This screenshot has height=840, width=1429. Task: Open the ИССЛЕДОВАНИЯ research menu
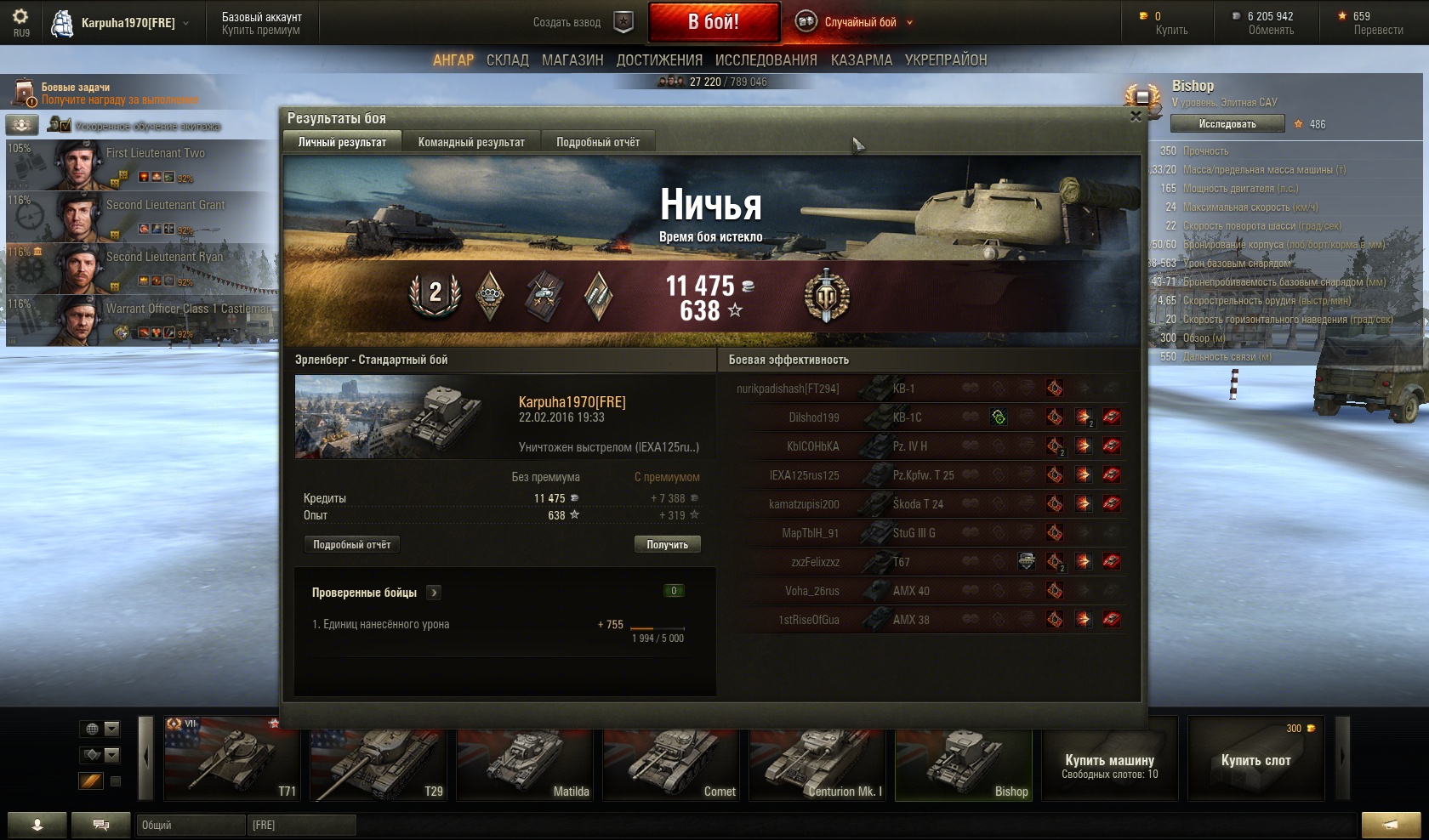[766, 60]
